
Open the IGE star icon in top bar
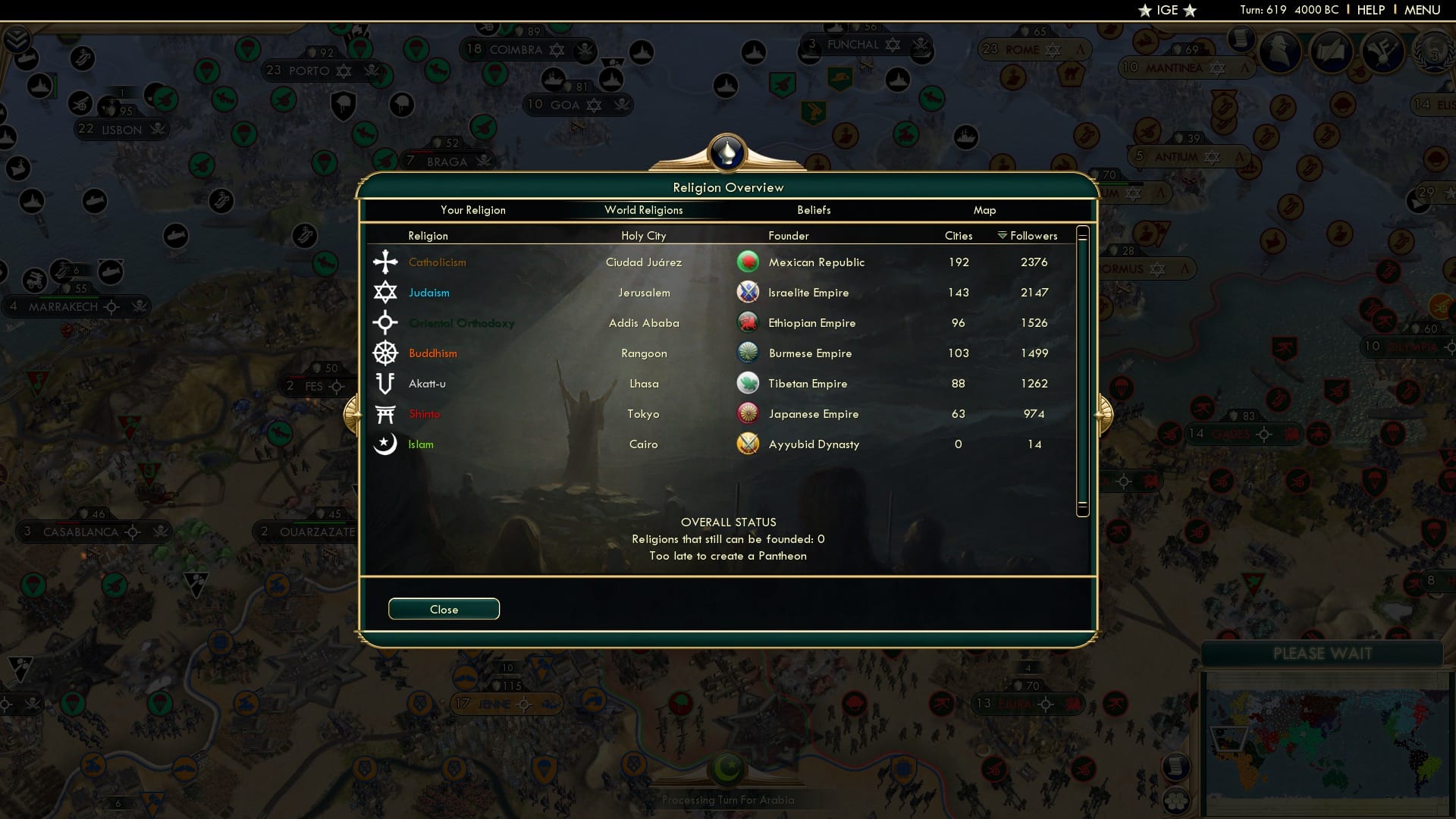[1144, 10]
